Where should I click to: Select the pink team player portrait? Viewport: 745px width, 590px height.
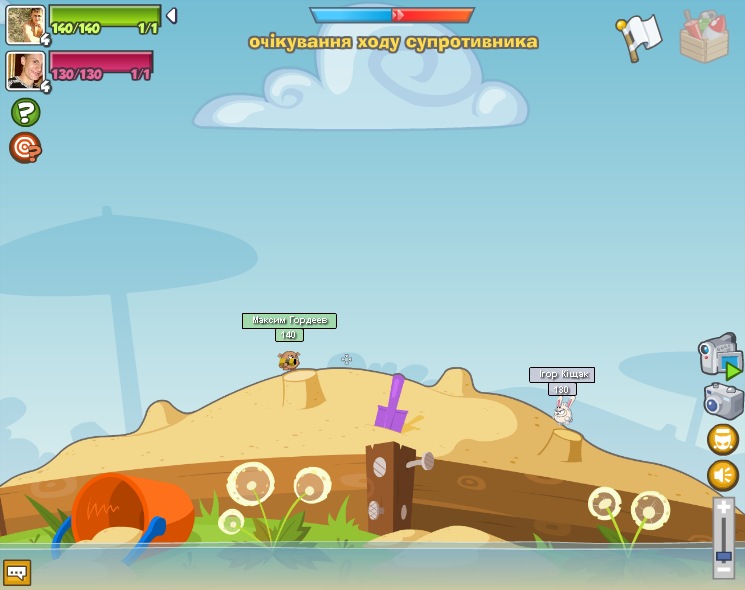[25, 71]
